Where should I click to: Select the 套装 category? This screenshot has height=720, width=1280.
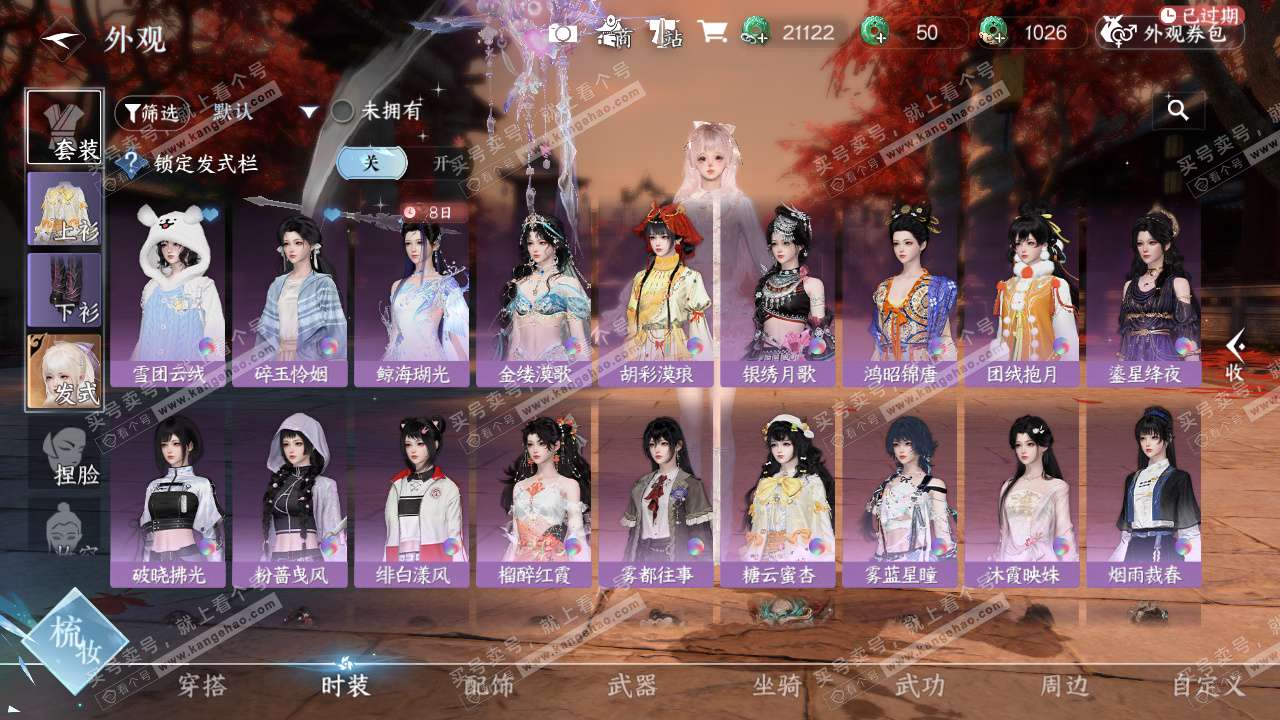tap(64, 127)
